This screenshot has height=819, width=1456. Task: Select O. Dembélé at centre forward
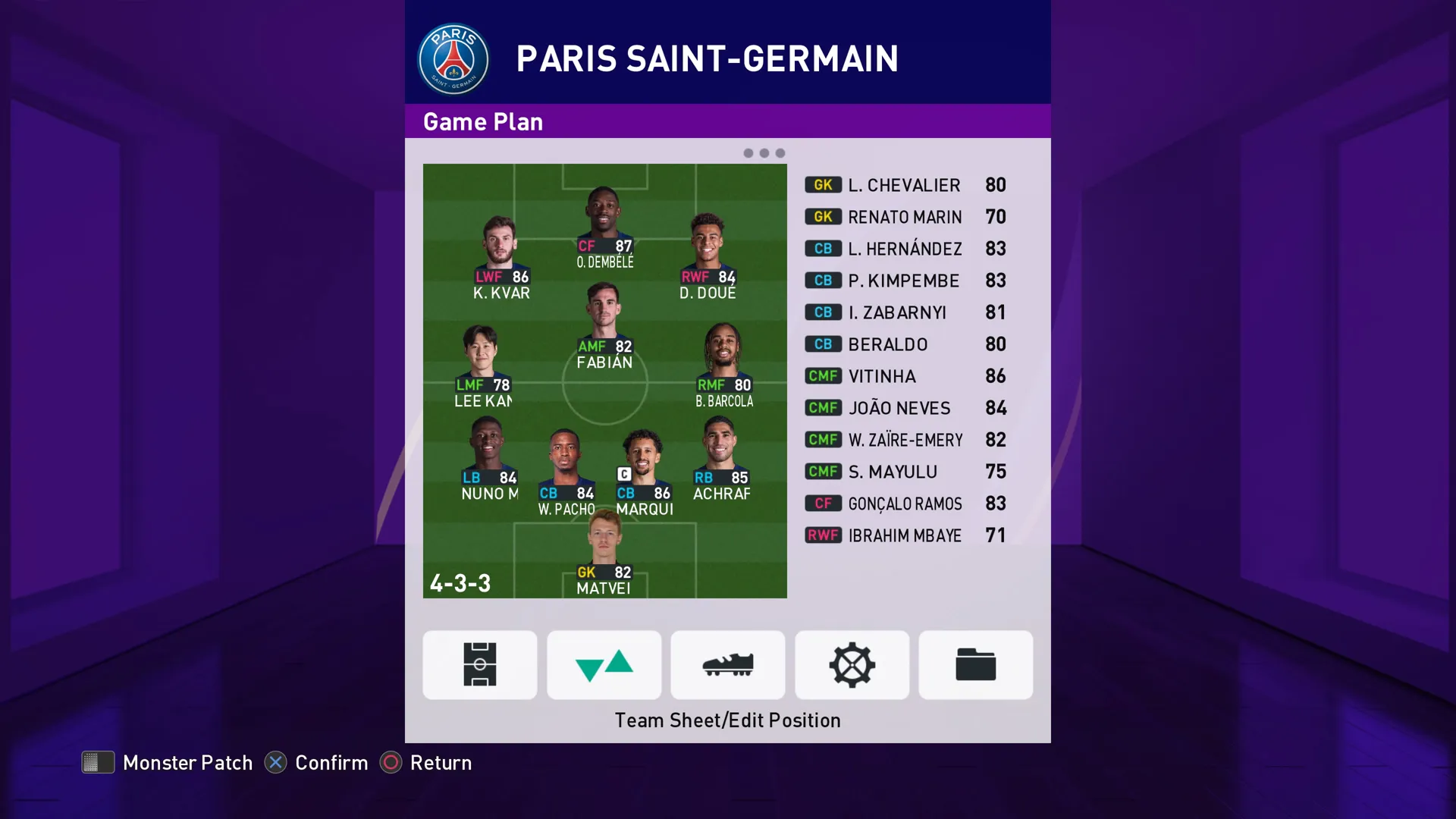point(604,227)
